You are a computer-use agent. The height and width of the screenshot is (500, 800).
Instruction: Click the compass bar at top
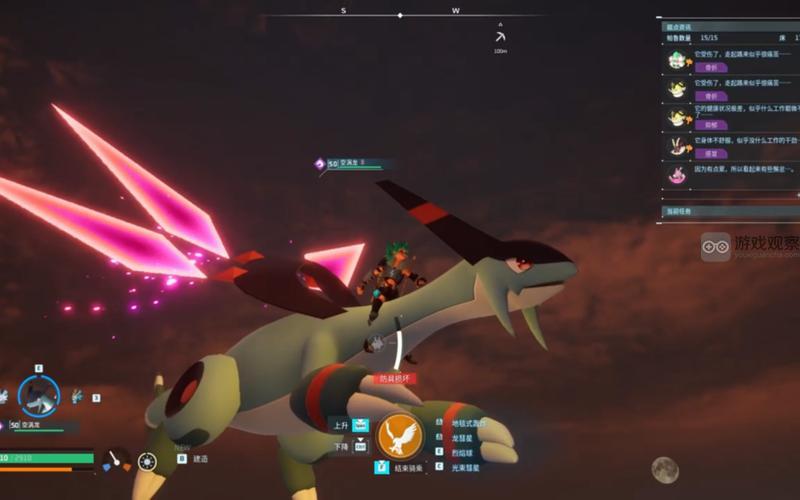click(x=400, y=14)
